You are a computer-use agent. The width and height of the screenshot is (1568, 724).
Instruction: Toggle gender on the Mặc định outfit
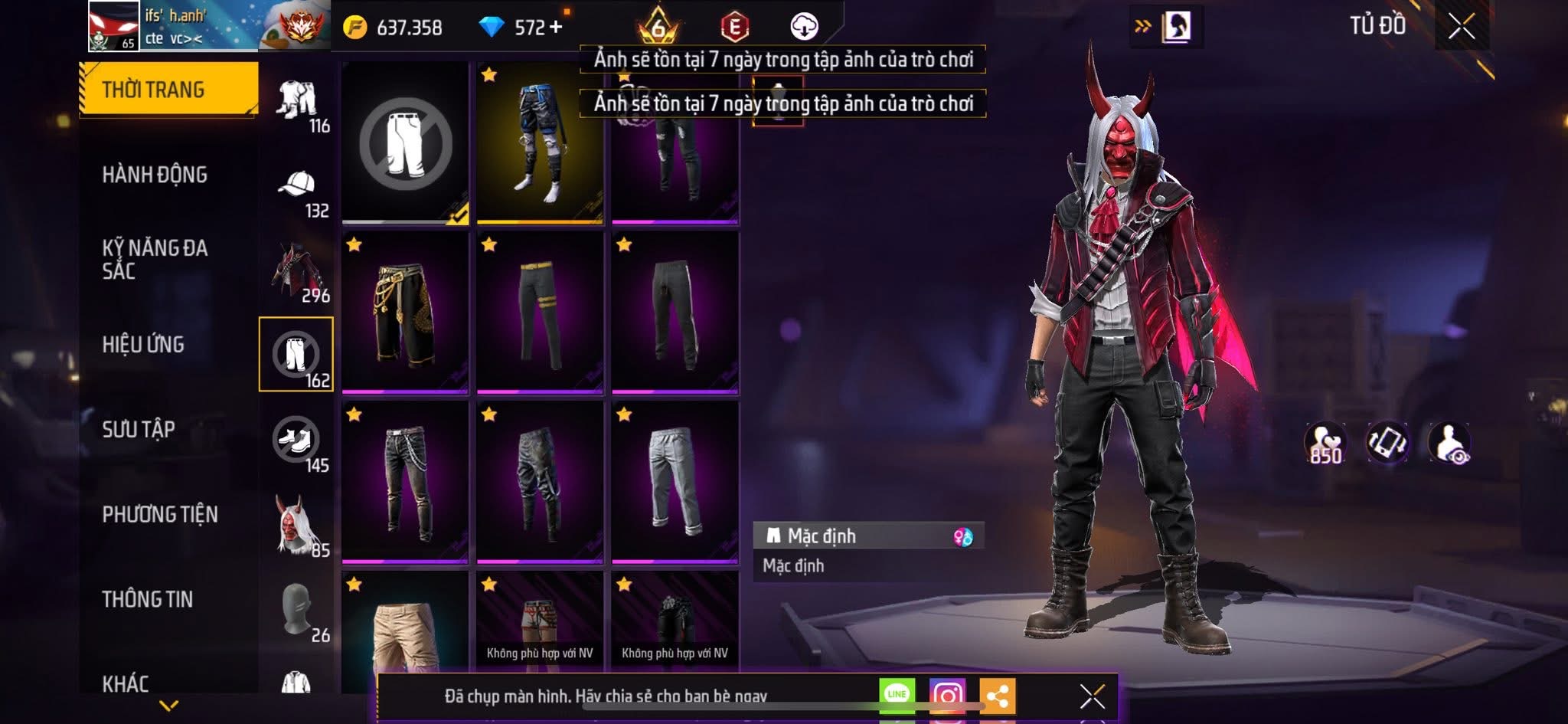point(962,536)
